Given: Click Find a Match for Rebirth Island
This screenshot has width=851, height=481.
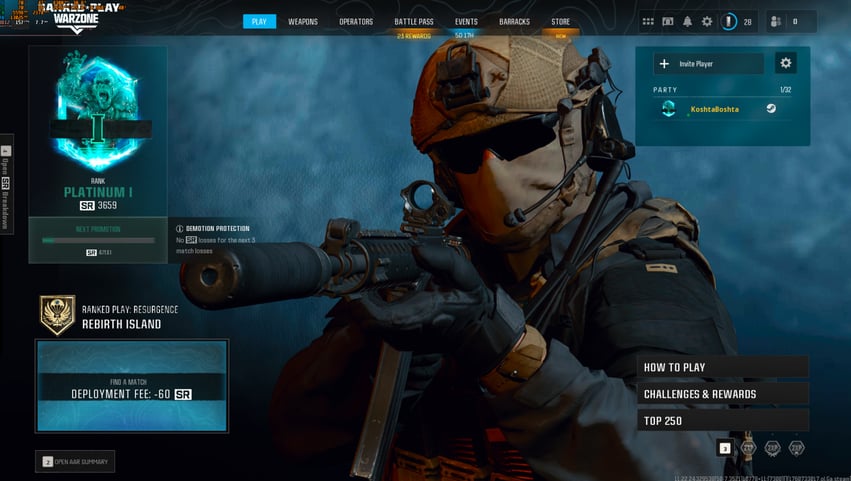Looking at the screenshot, I should click(x=131, y=386).
